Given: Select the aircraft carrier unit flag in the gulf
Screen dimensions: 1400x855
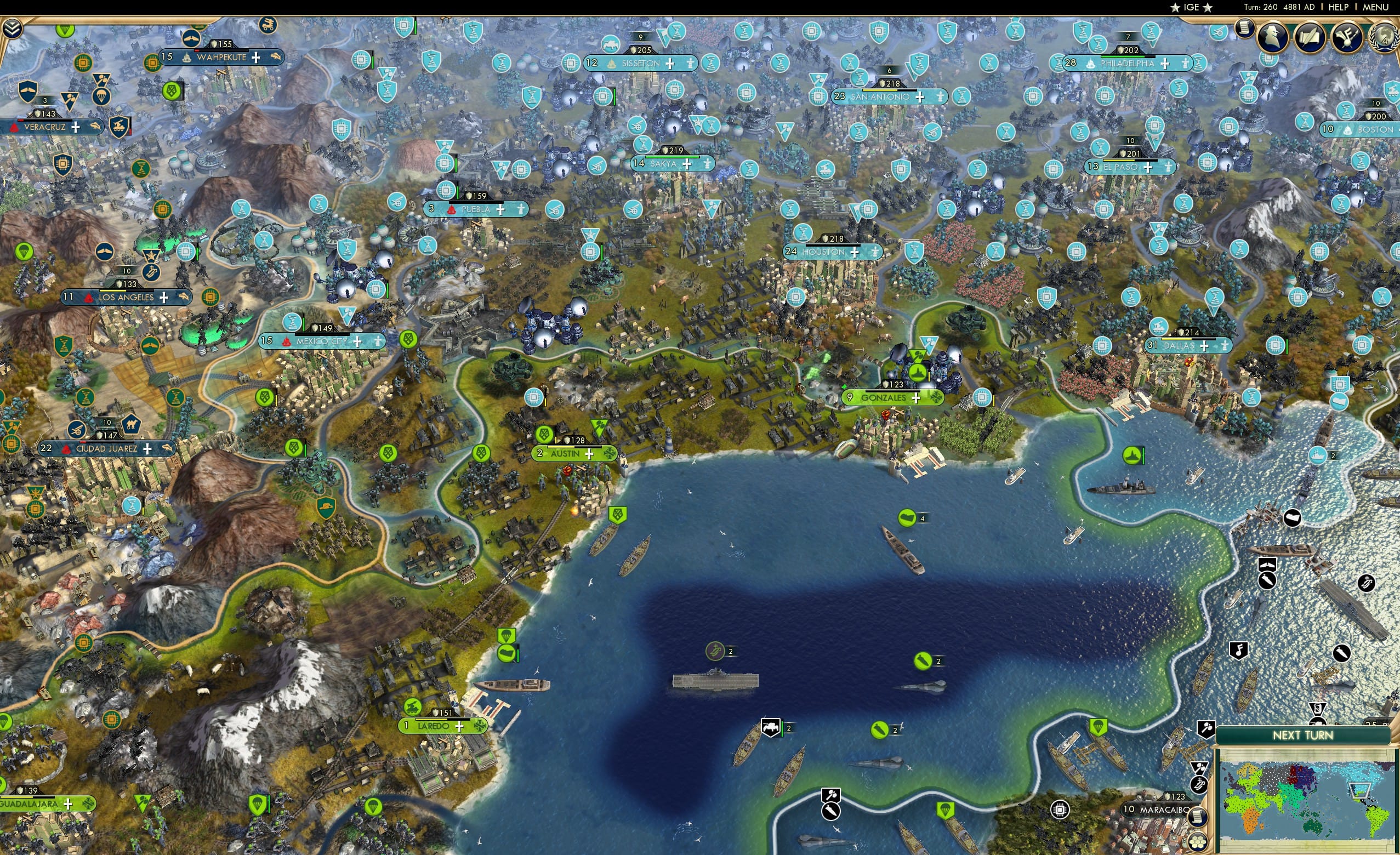Looking at the screenshot, I should (715, 651).
